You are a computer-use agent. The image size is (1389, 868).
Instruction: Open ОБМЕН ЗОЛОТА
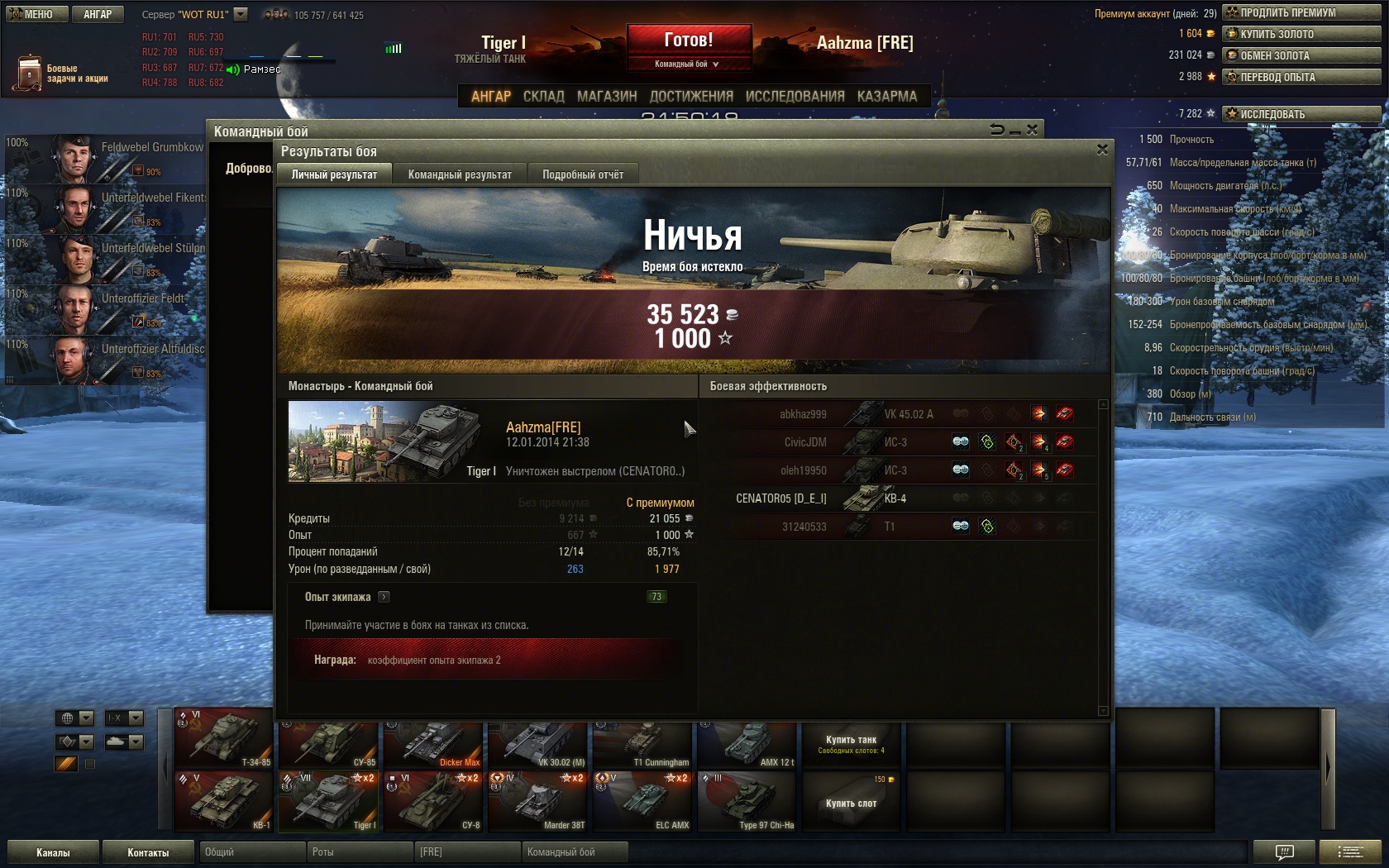[x=1301, y=55]
